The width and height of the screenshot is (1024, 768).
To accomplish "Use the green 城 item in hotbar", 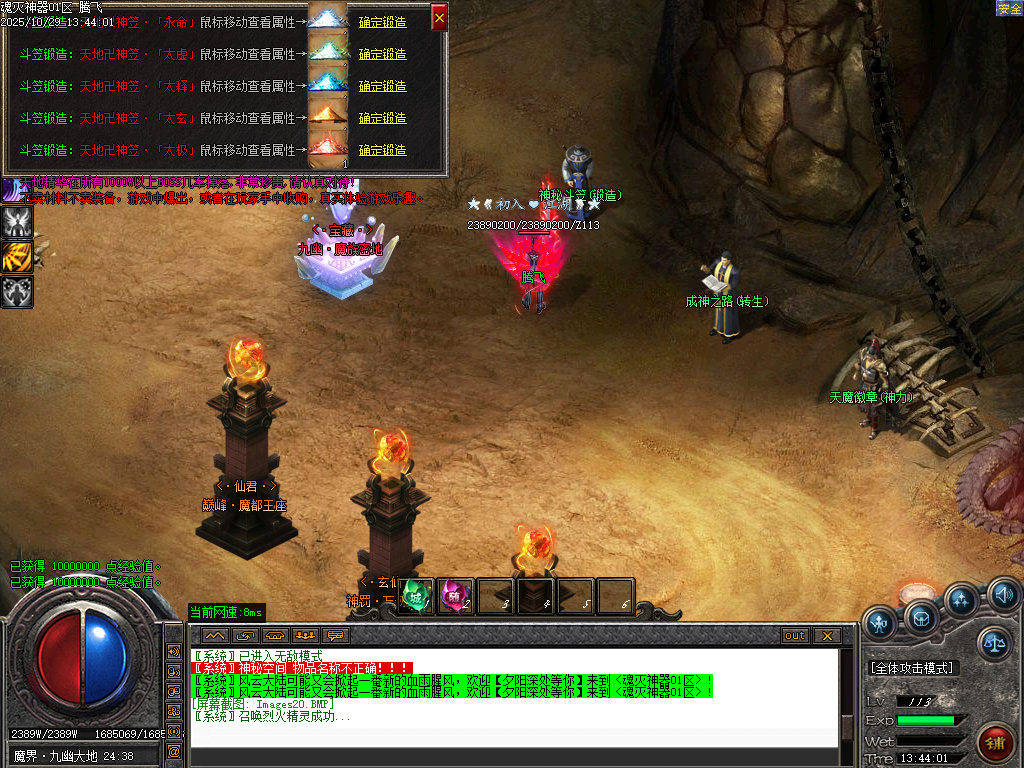I will click(416, 596).
